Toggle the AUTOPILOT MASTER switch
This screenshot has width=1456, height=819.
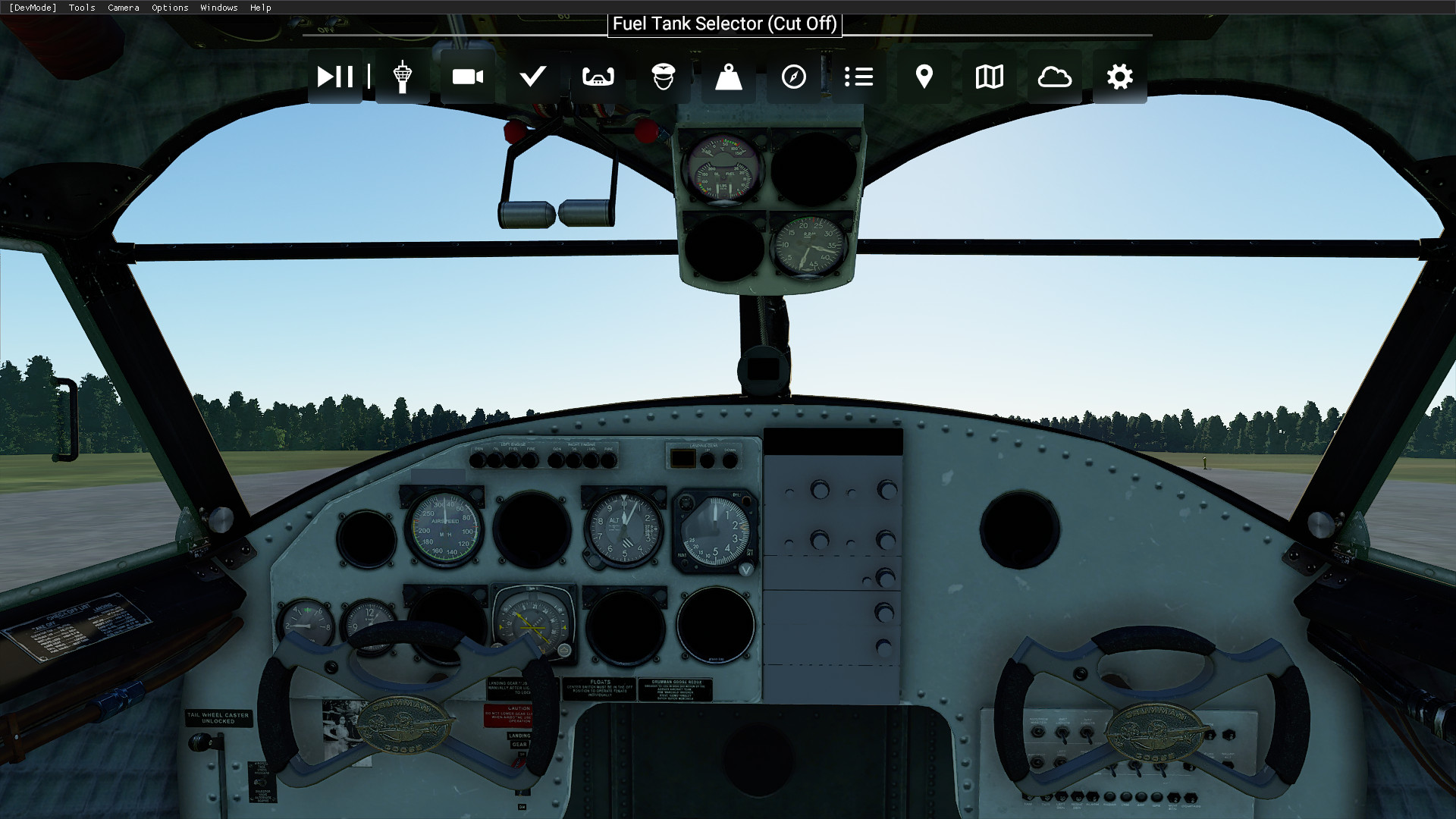(1037, 731)
